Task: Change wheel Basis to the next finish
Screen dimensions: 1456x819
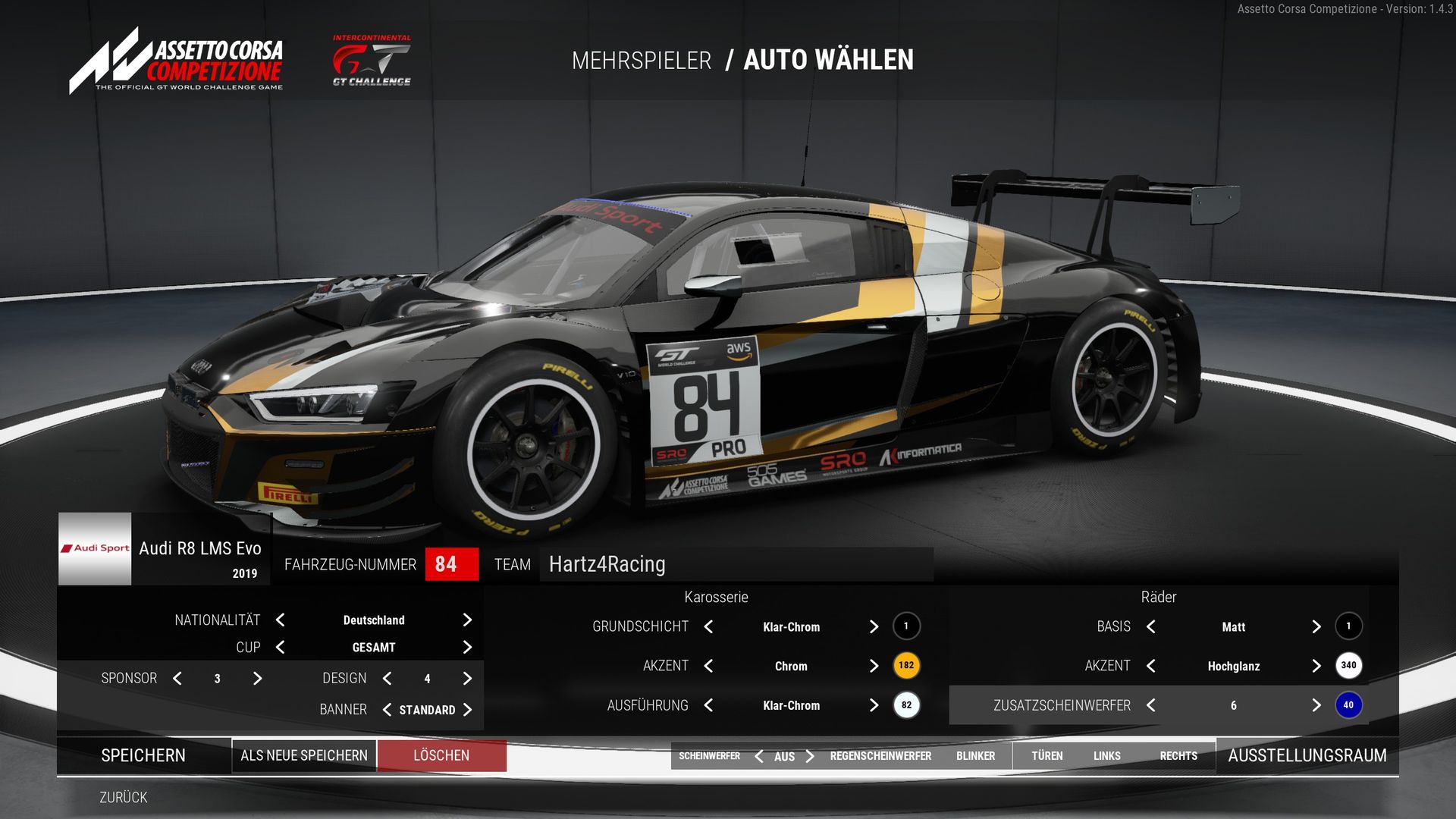Action: point(1316,626)
